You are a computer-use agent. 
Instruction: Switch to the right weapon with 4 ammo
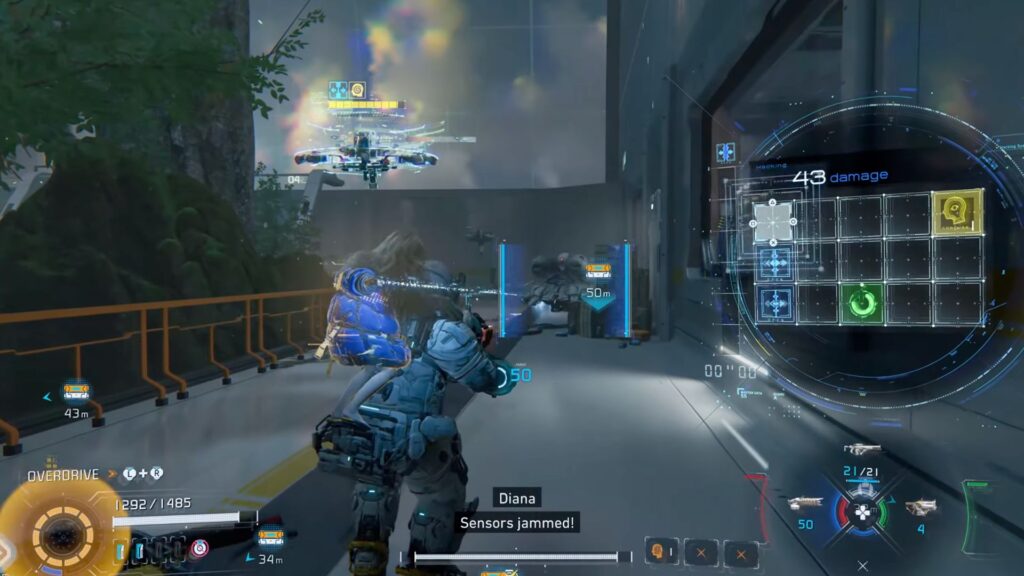pos(921,508)
